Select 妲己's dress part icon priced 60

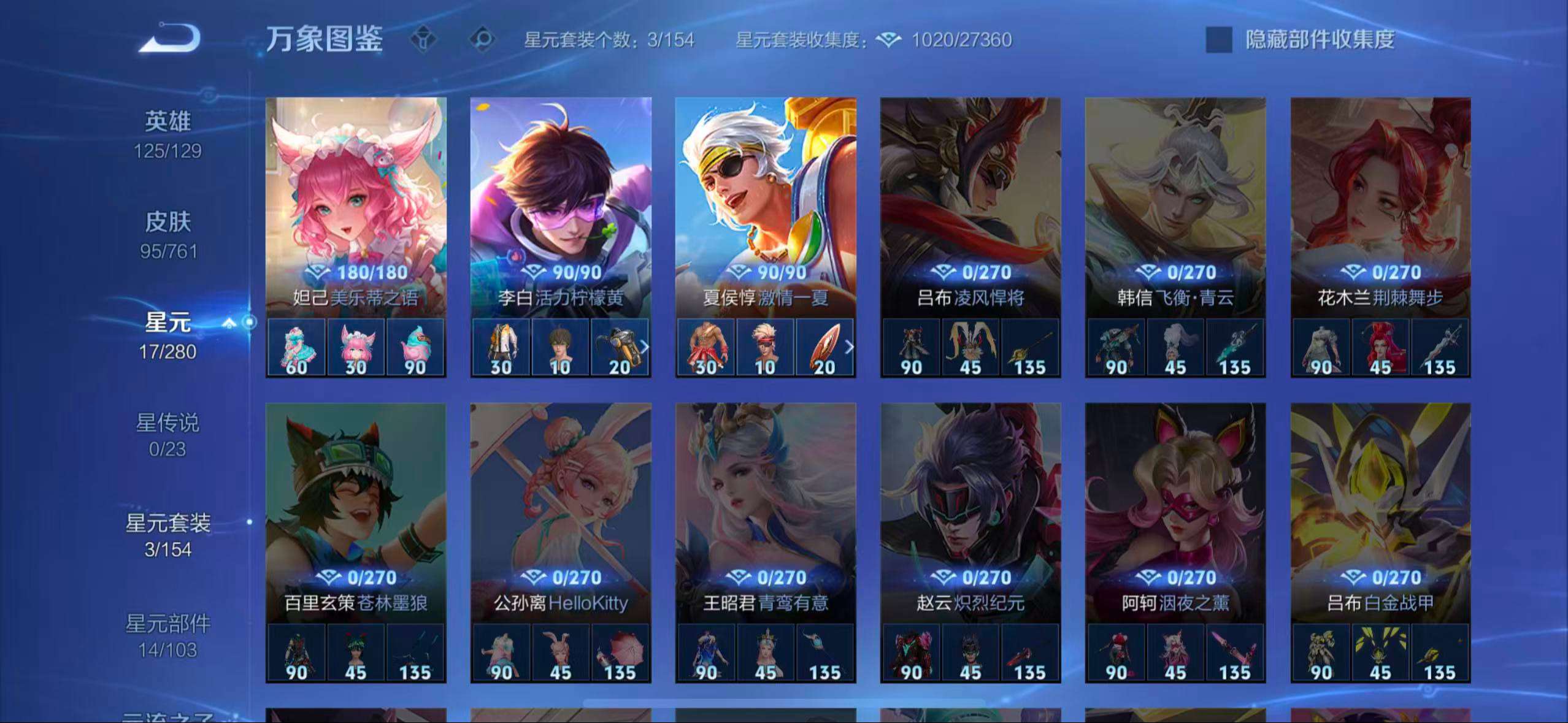tap(297, 346)
